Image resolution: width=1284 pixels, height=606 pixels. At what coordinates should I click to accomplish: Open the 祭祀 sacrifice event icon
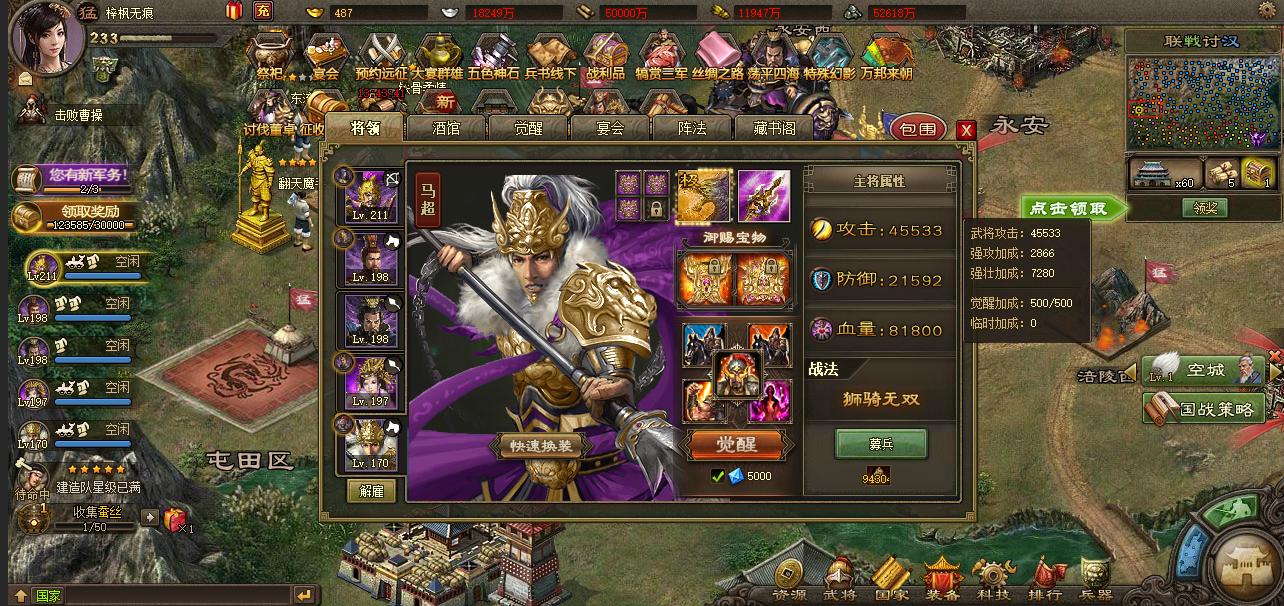271,56
